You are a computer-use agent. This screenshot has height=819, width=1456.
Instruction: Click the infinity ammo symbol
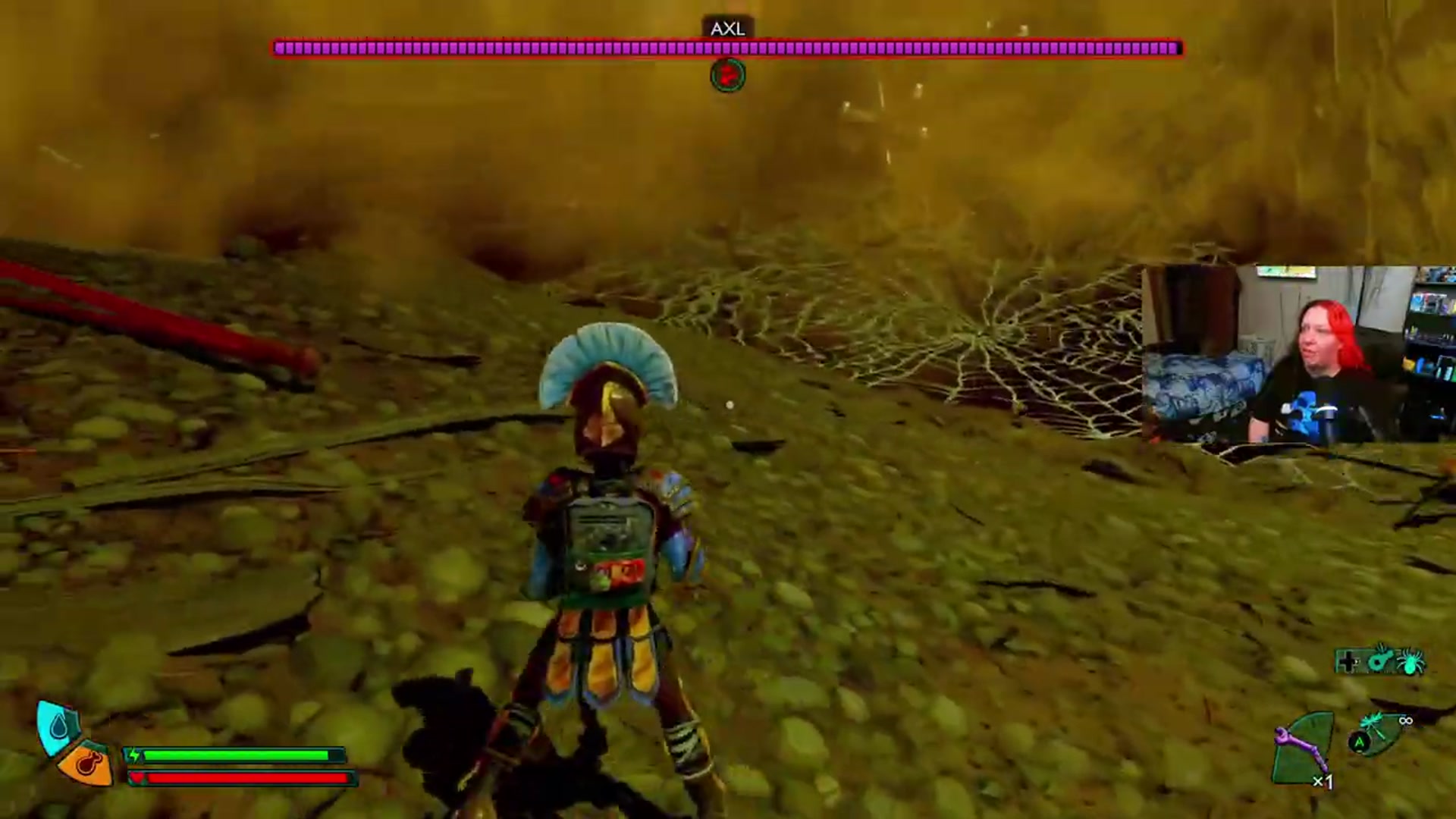pos(1407,720)
